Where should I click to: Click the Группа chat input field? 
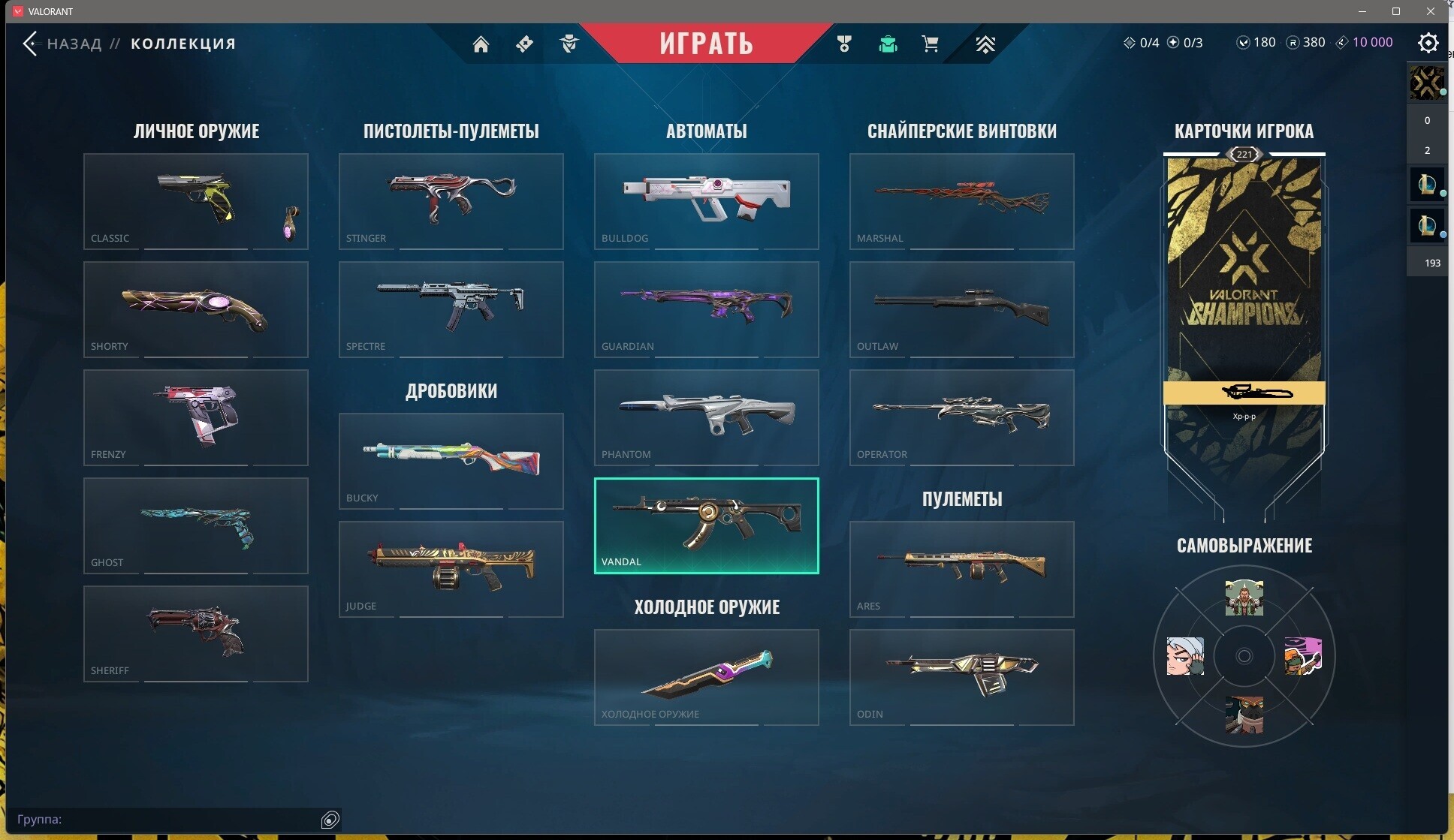tap(165, 819)
